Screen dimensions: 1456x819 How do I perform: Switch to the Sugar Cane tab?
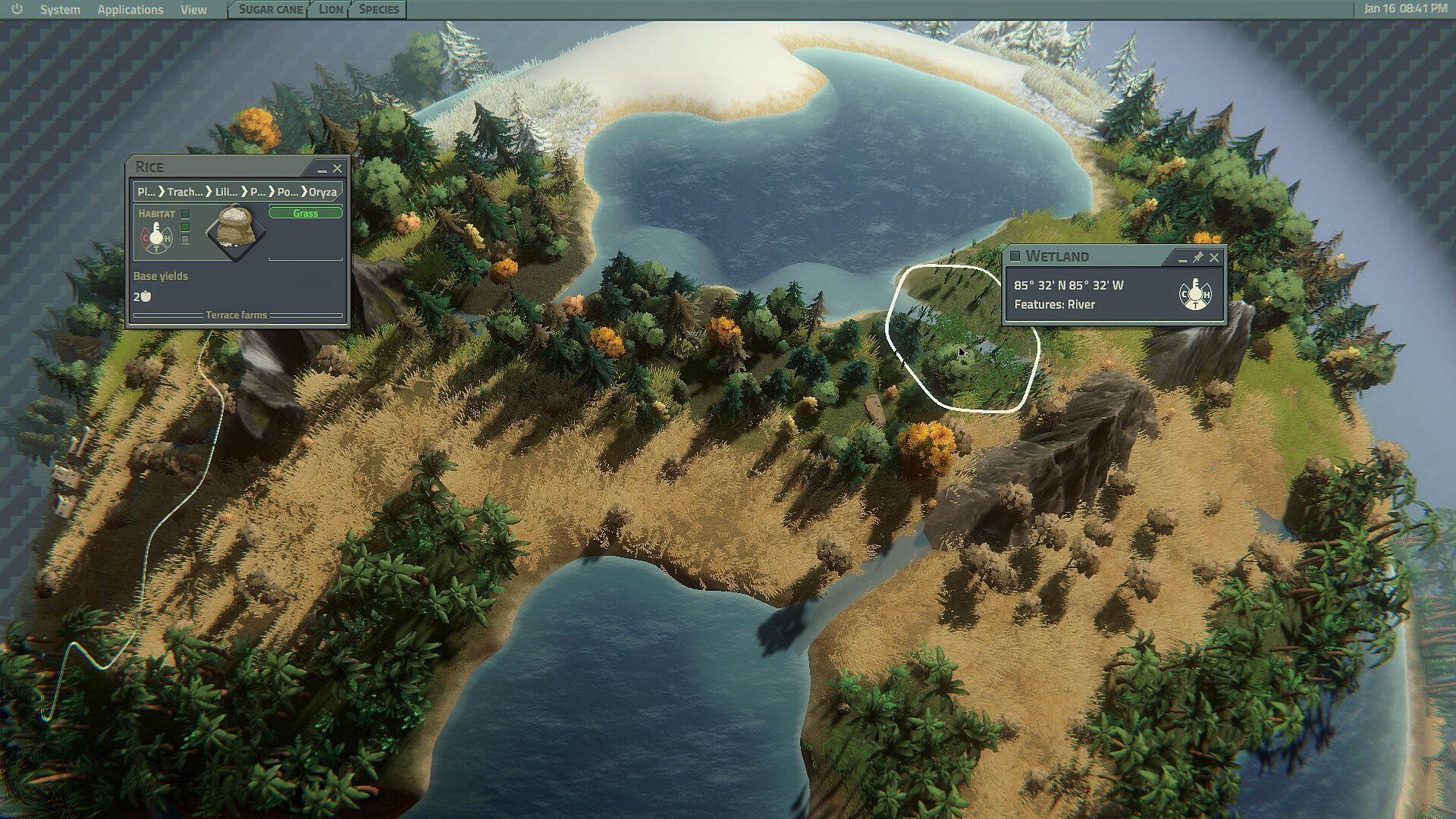[271, 9]
